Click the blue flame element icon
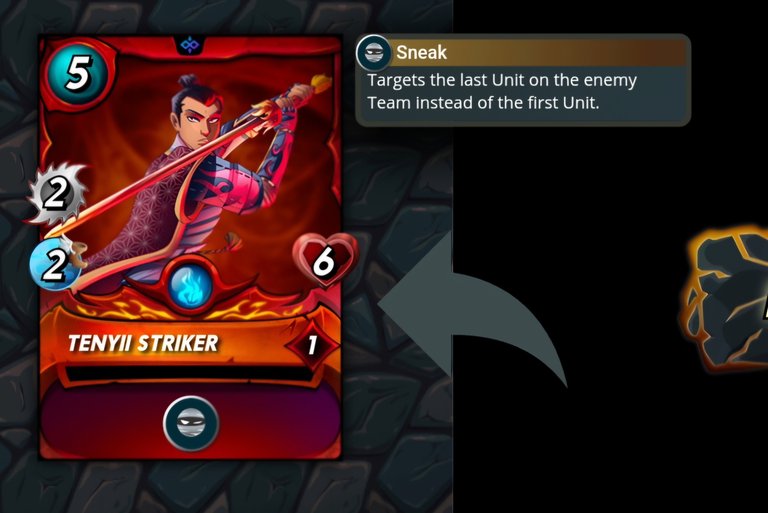This screenshot has height=513, width=768. coord(189,286)
